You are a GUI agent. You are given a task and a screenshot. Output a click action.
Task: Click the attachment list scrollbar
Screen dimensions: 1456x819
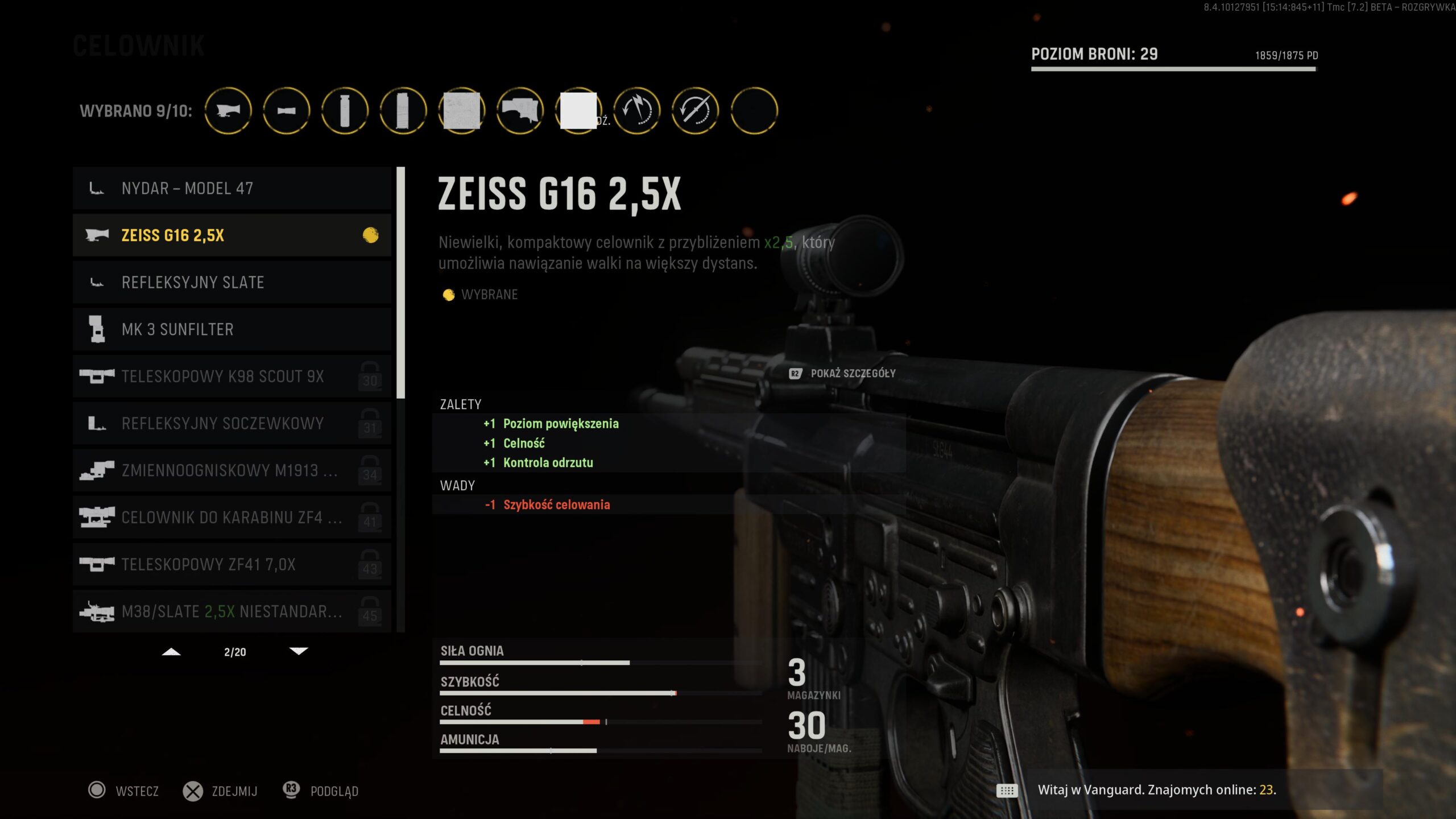pos(401,284)
